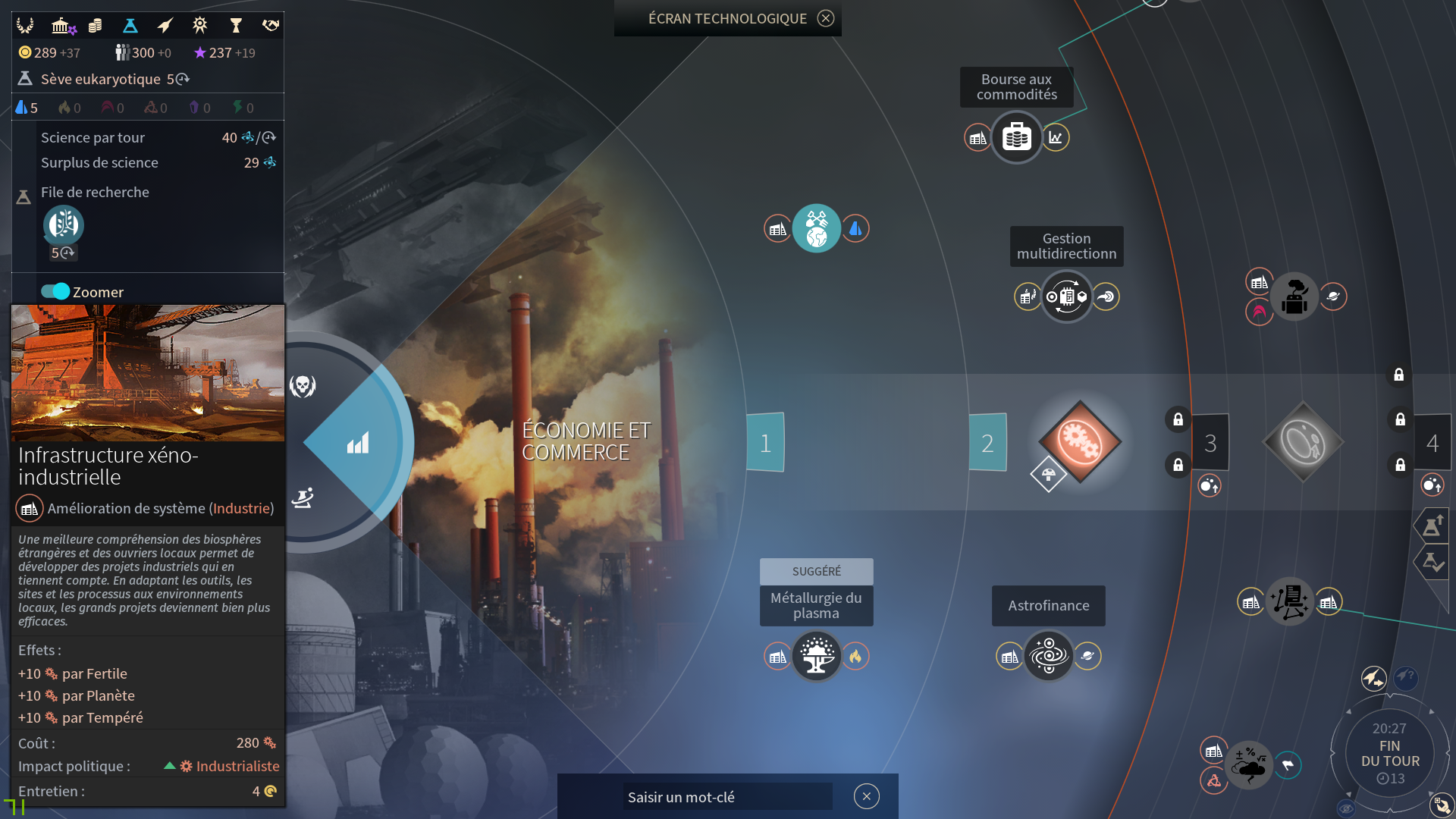The image size is (1456, 819).
Task: Choose the Gestion multidirectionnelle technology
Action: coord(1066,297)
